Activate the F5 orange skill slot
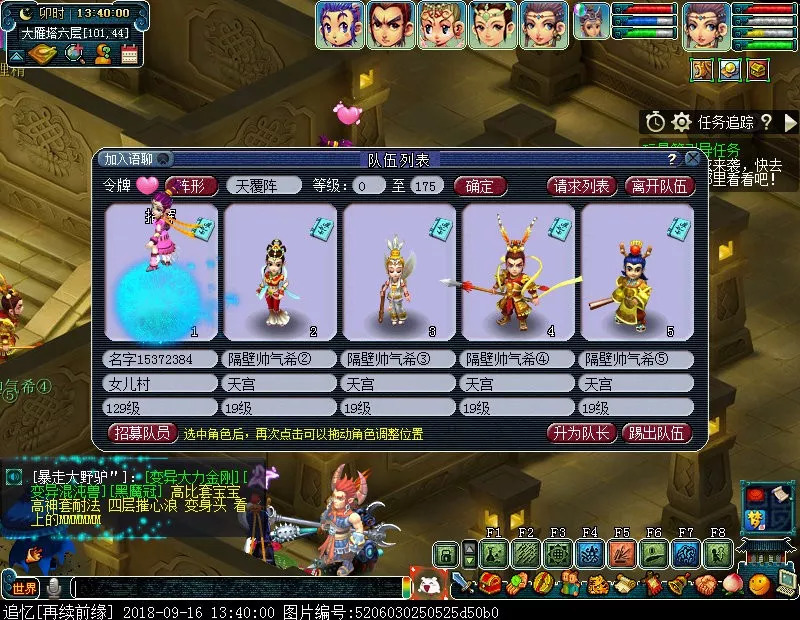 622,553
